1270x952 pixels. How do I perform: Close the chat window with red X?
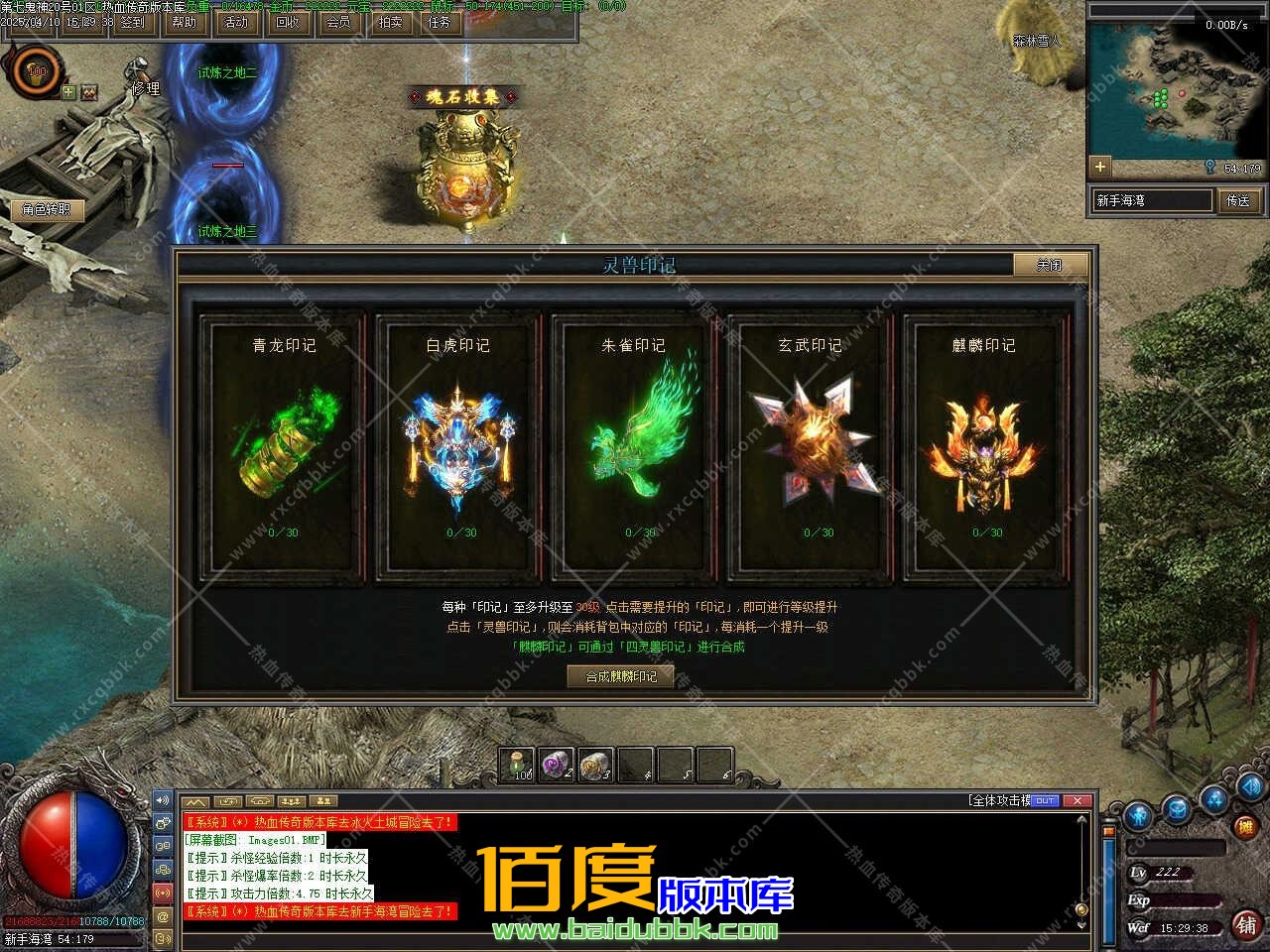1077,800
